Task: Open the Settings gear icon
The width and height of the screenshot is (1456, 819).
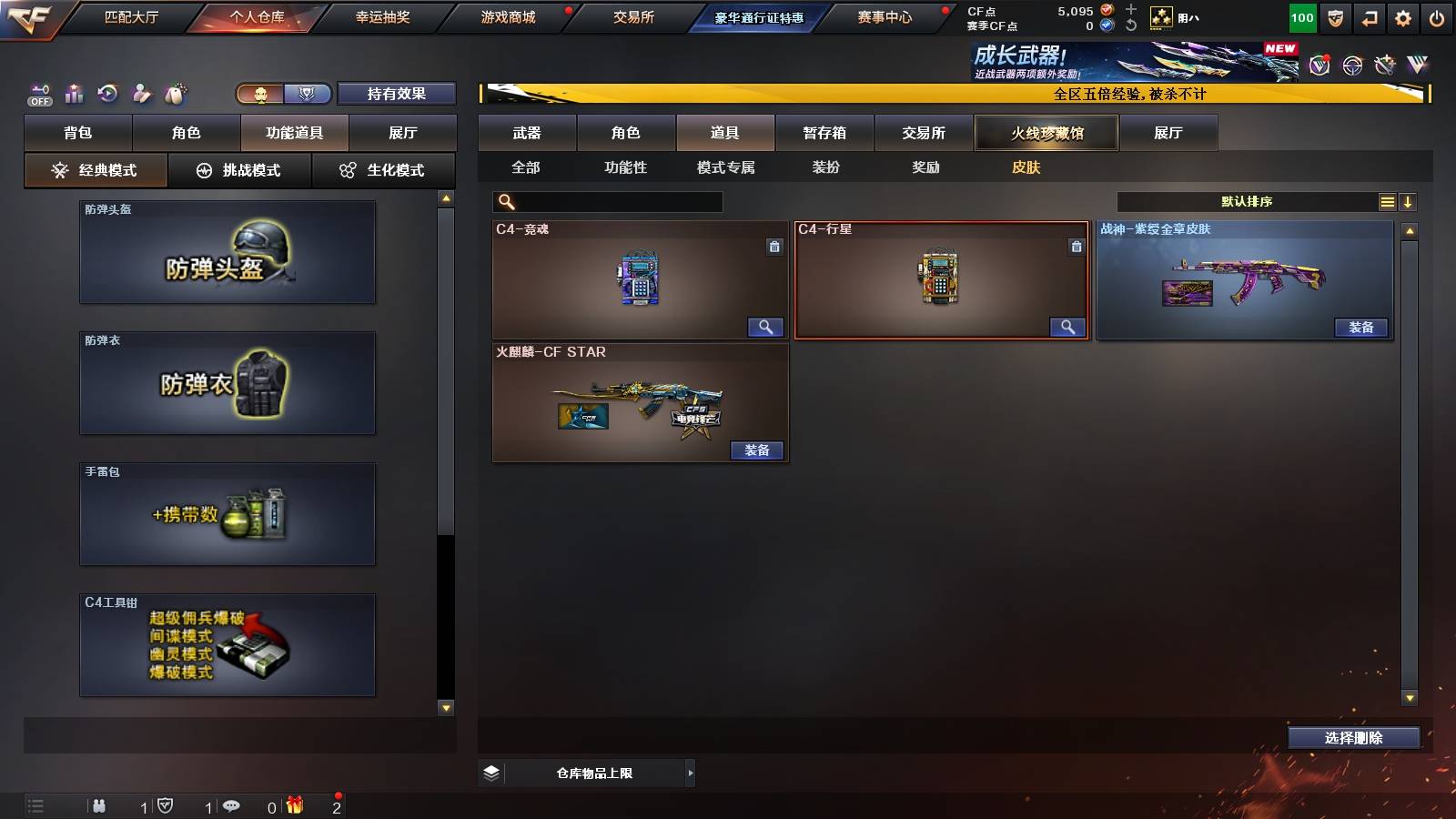Action: point(1404,16)
